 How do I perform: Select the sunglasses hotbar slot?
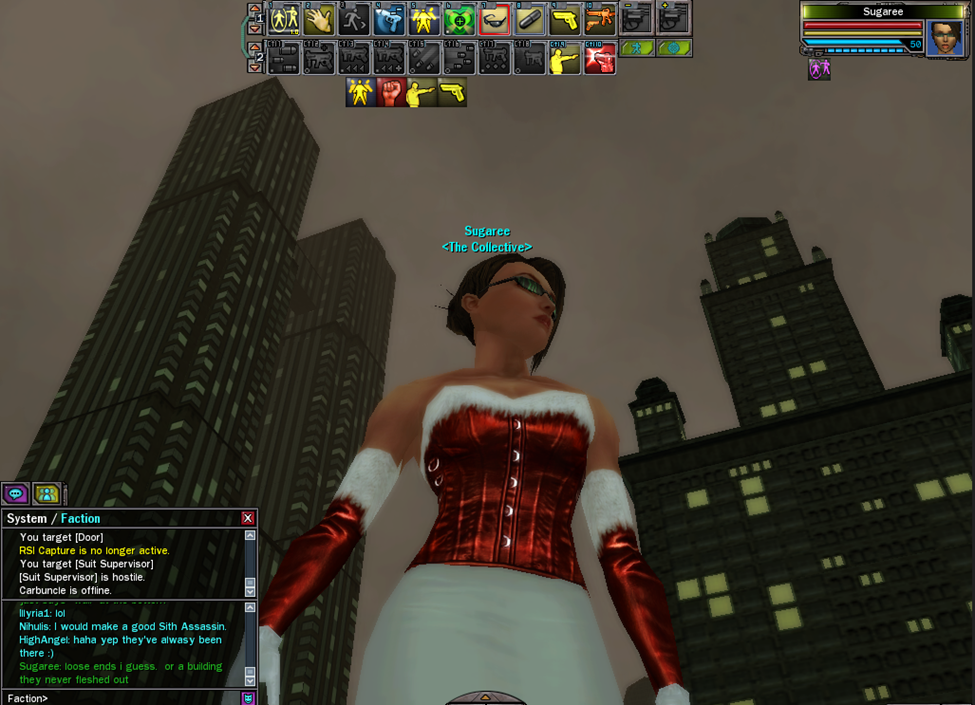point(494,19)
